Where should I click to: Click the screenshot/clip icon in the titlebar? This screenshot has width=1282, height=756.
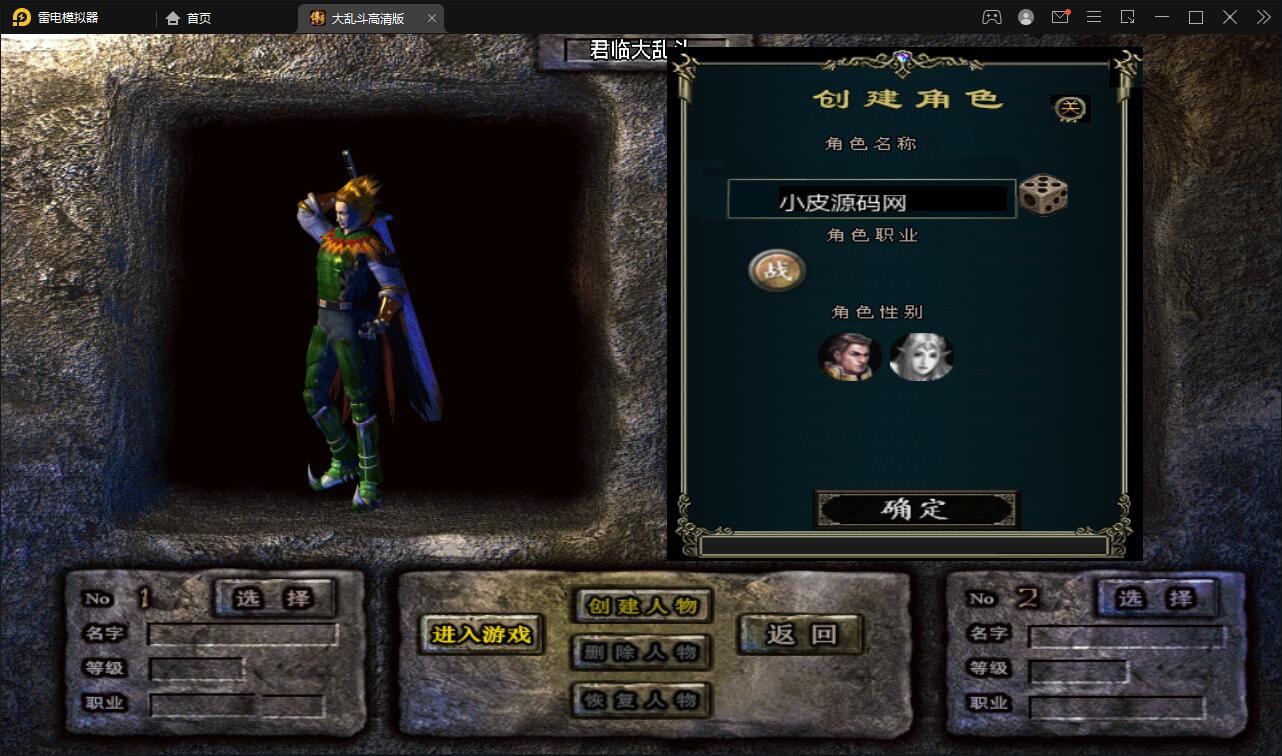[1128, 17]
